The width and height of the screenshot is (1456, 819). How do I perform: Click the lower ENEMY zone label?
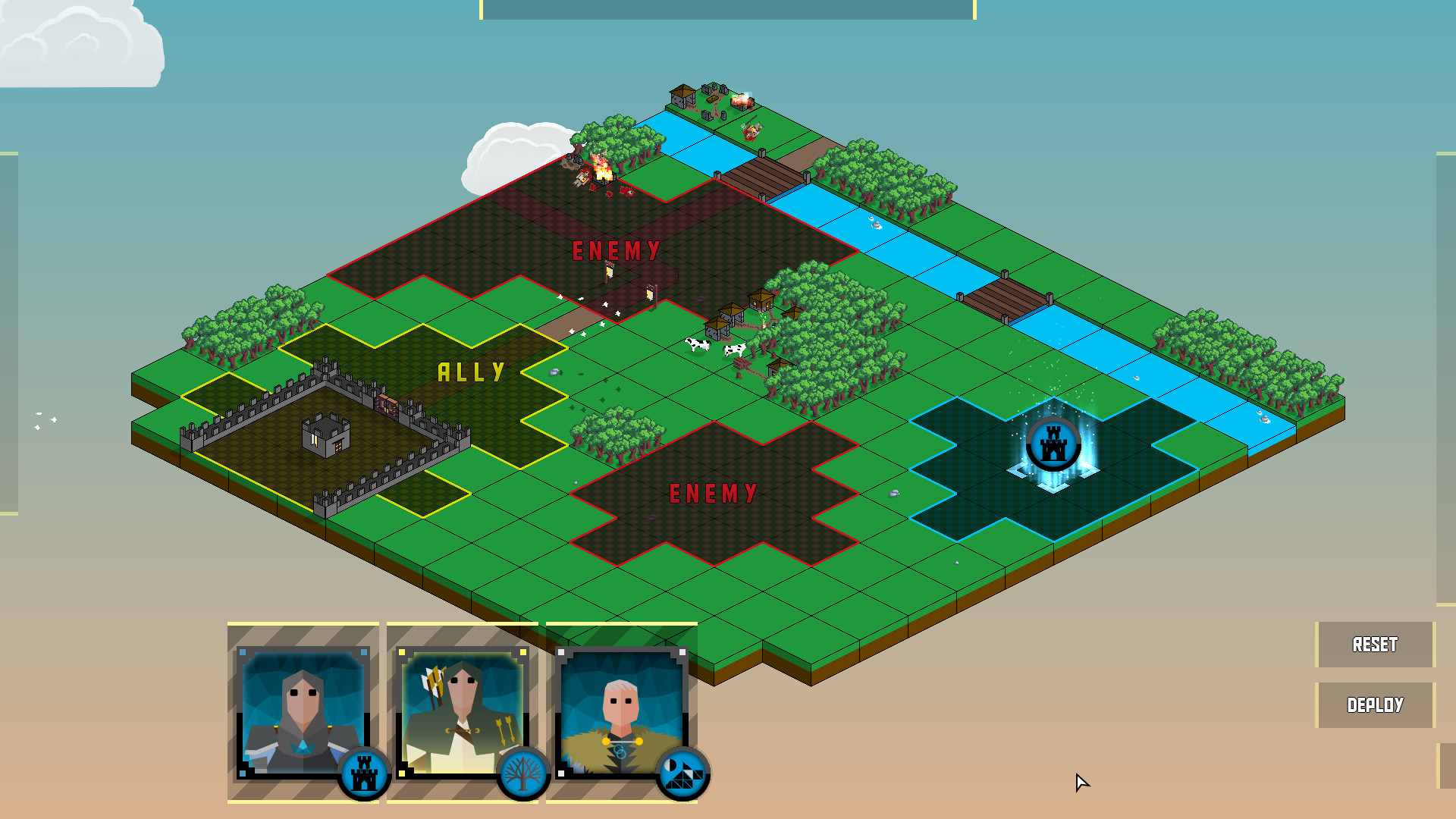pyautogui.click(x=714, y=493)
